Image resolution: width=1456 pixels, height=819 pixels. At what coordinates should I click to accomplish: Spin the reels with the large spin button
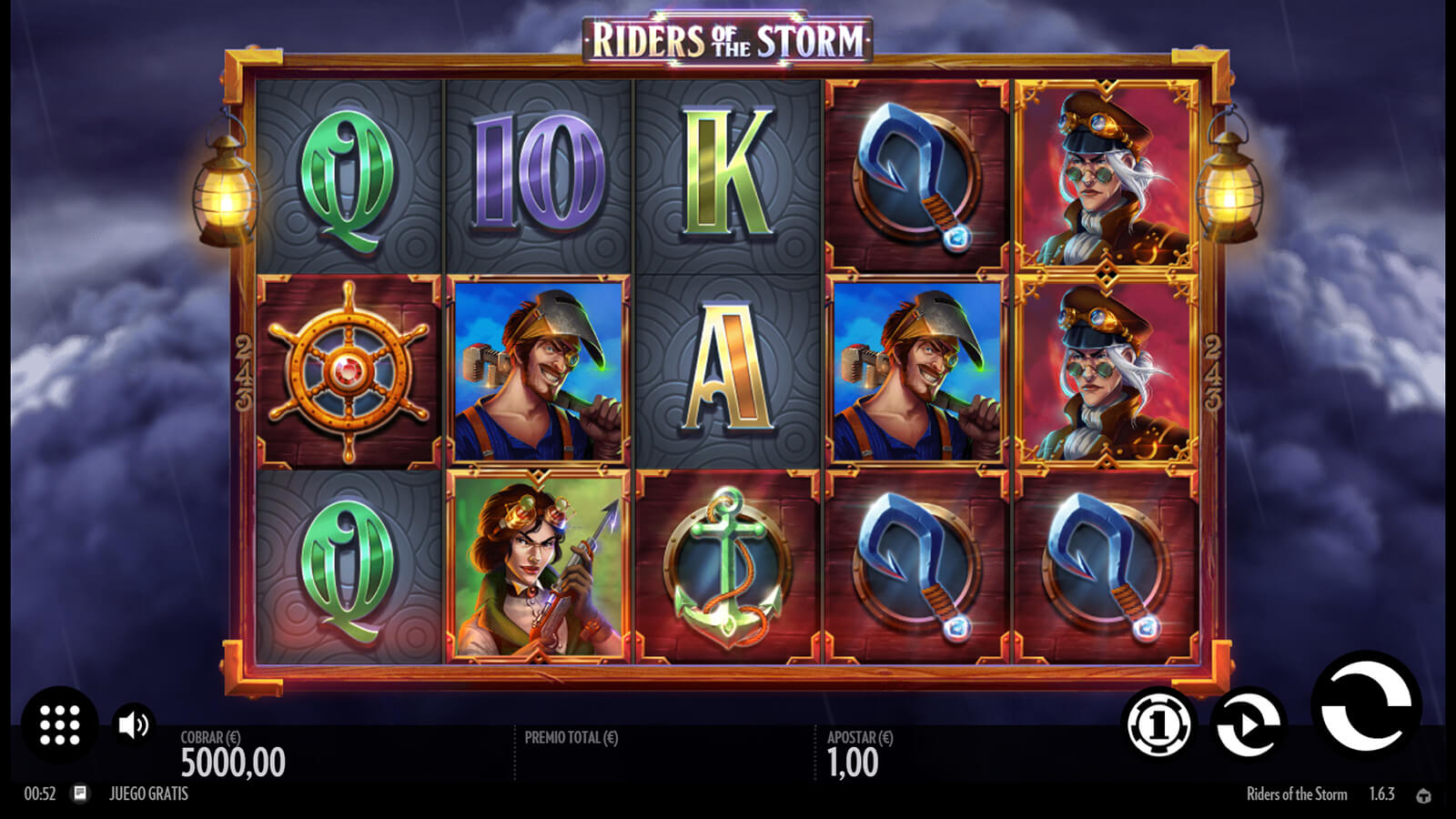pos(1365,707)
